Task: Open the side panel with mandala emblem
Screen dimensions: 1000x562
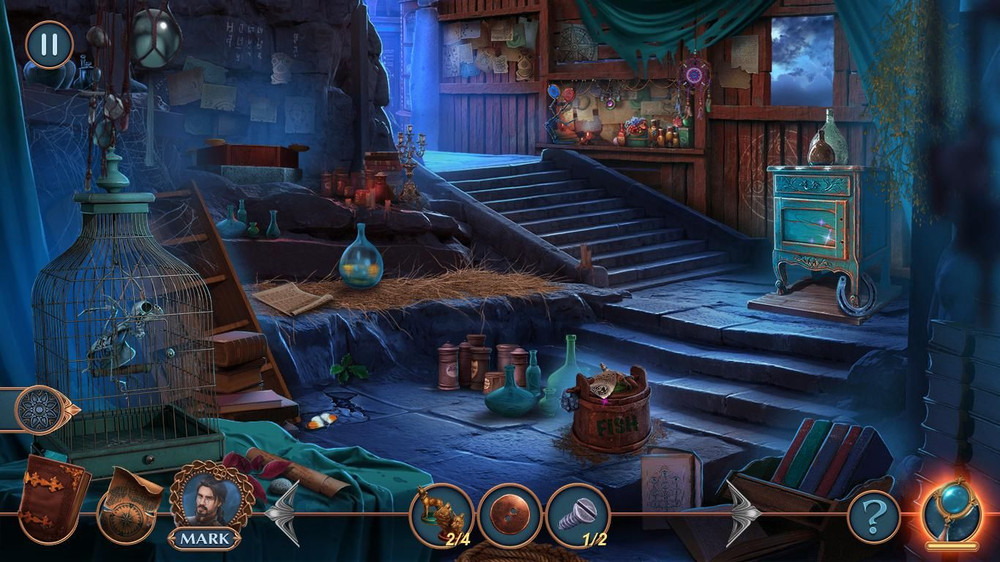Action: [43, 409]
